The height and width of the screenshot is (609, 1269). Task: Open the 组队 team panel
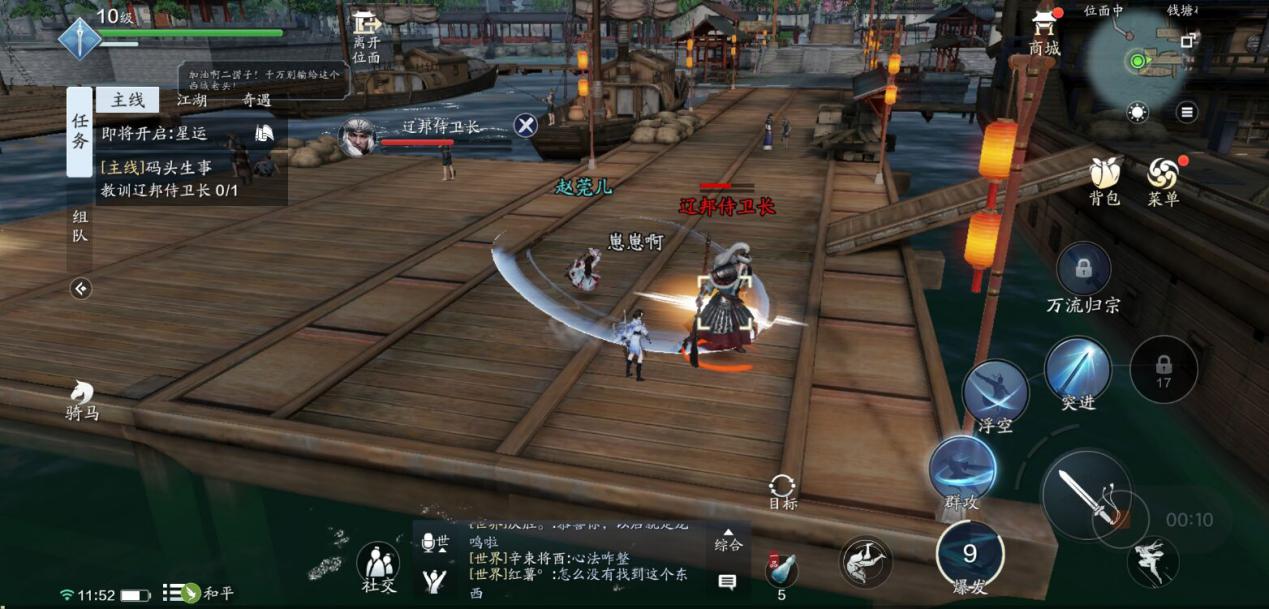click(80, 226)
